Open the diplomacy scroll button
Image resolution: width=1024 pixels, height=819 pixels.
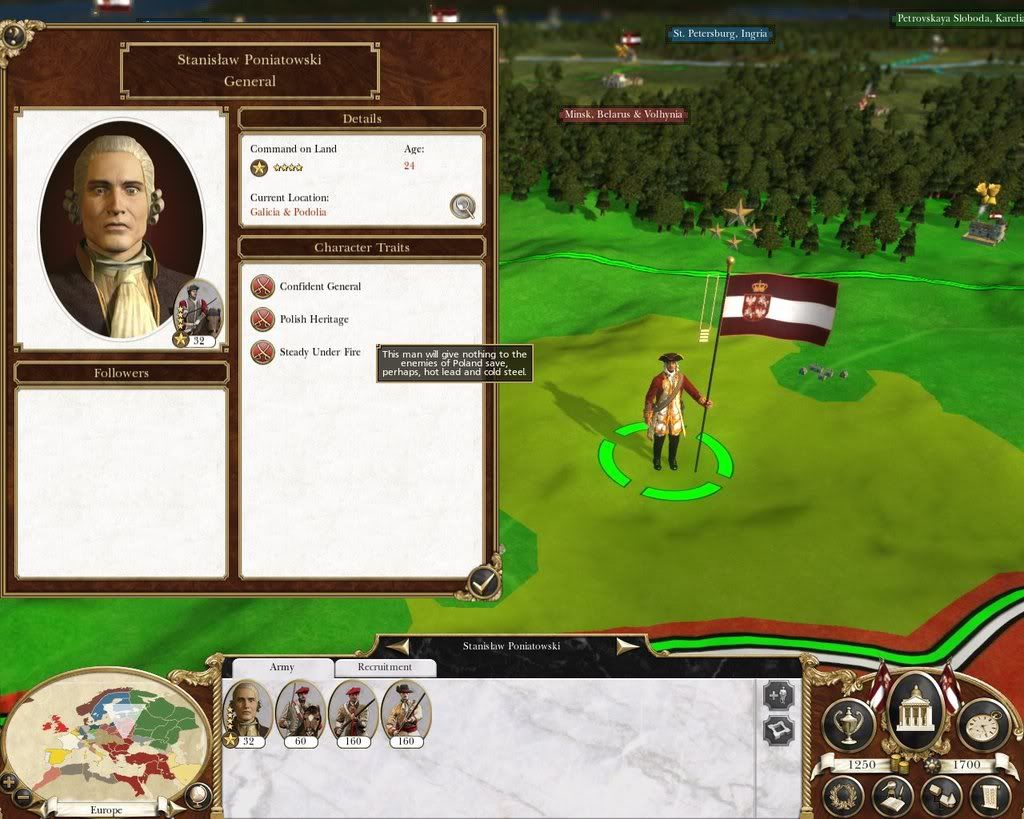click(990, 797)
